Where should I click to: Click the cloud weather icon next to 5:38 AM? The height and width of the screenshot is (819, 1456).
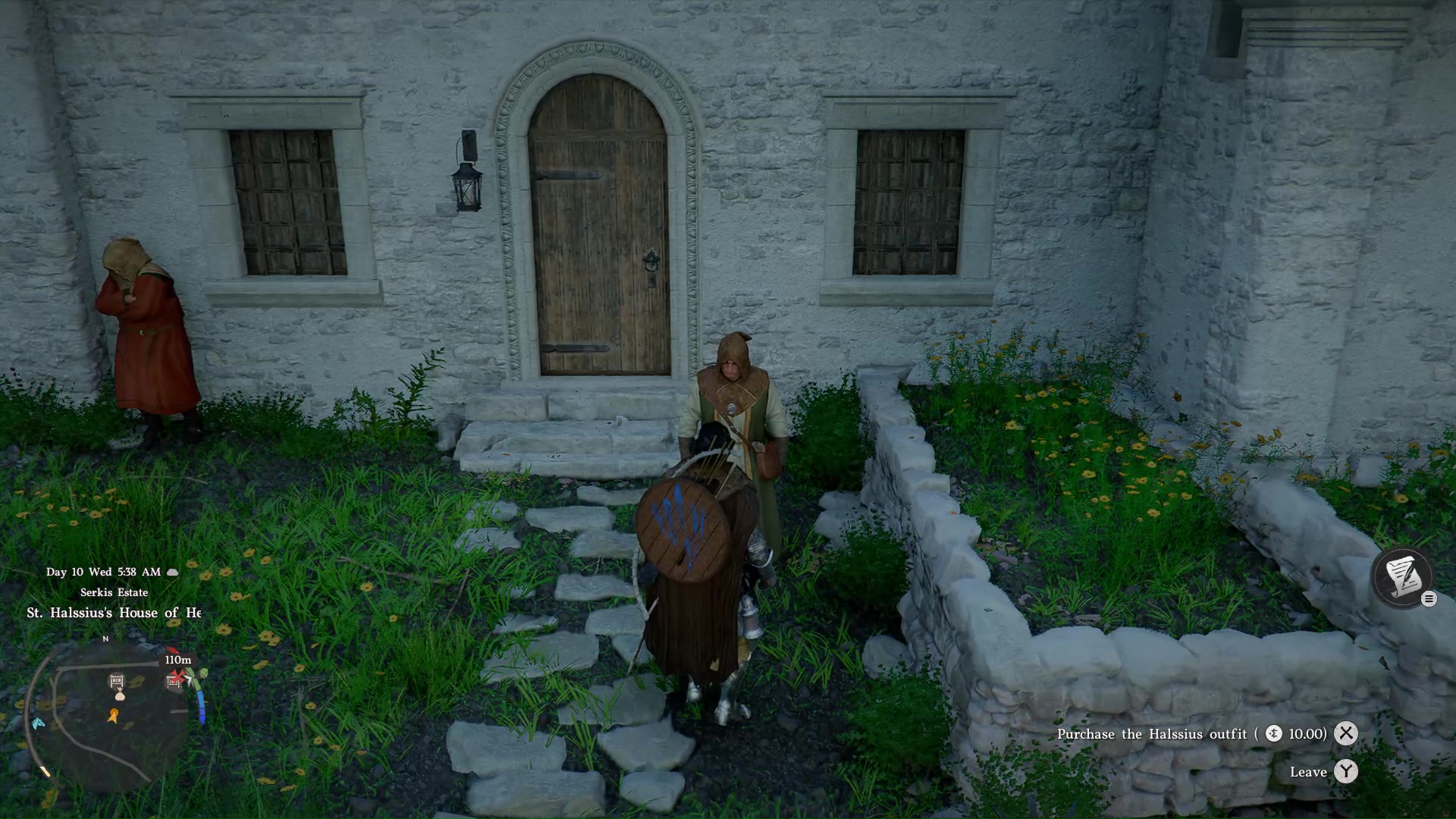172,572
